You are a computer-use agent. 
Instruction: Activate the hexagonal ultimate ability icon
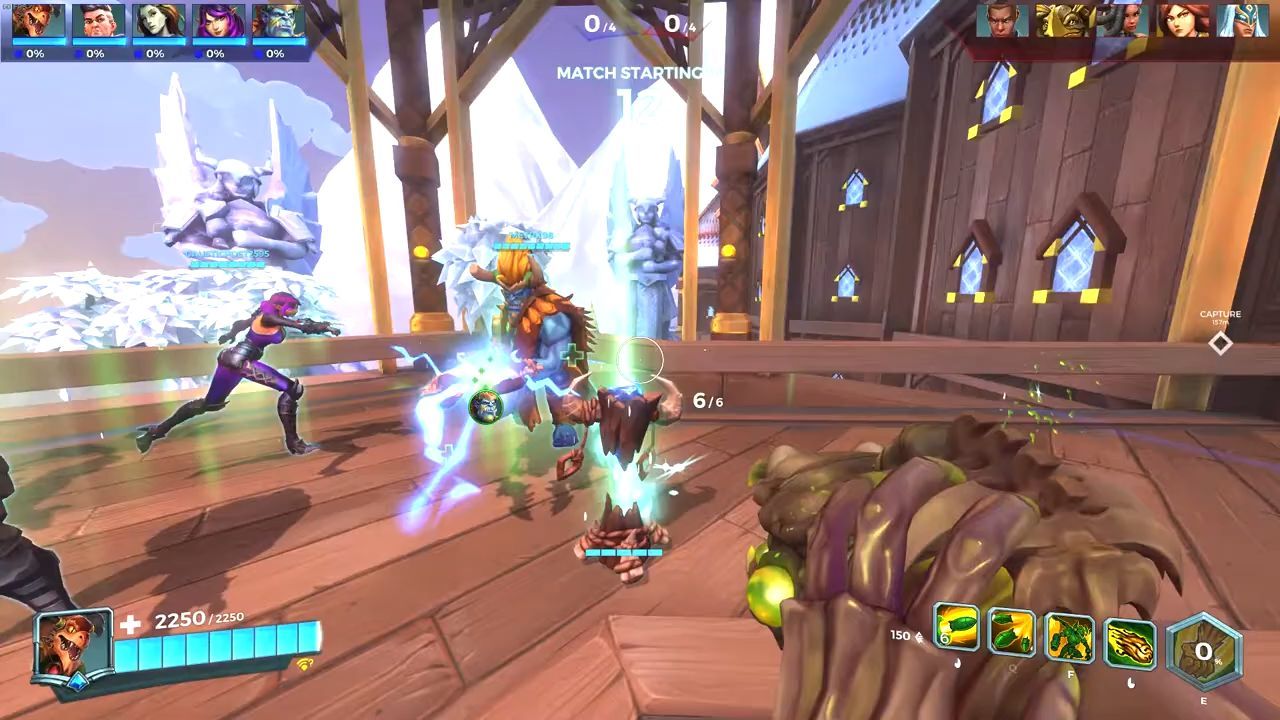1203,652
